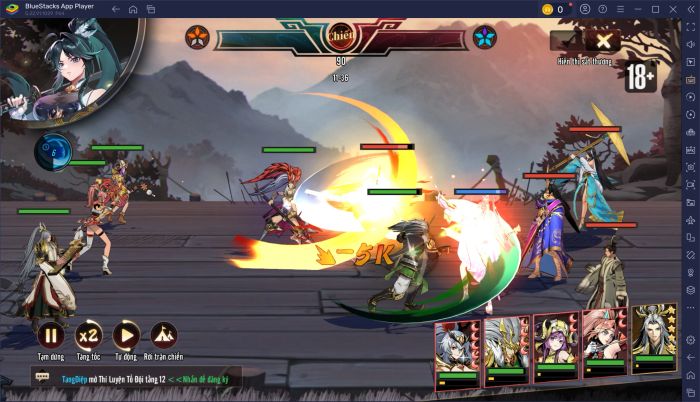Toggle x2 speed with Tăng tốc
700x402 pixels.
pyautogui.click(x=88, y=336)
